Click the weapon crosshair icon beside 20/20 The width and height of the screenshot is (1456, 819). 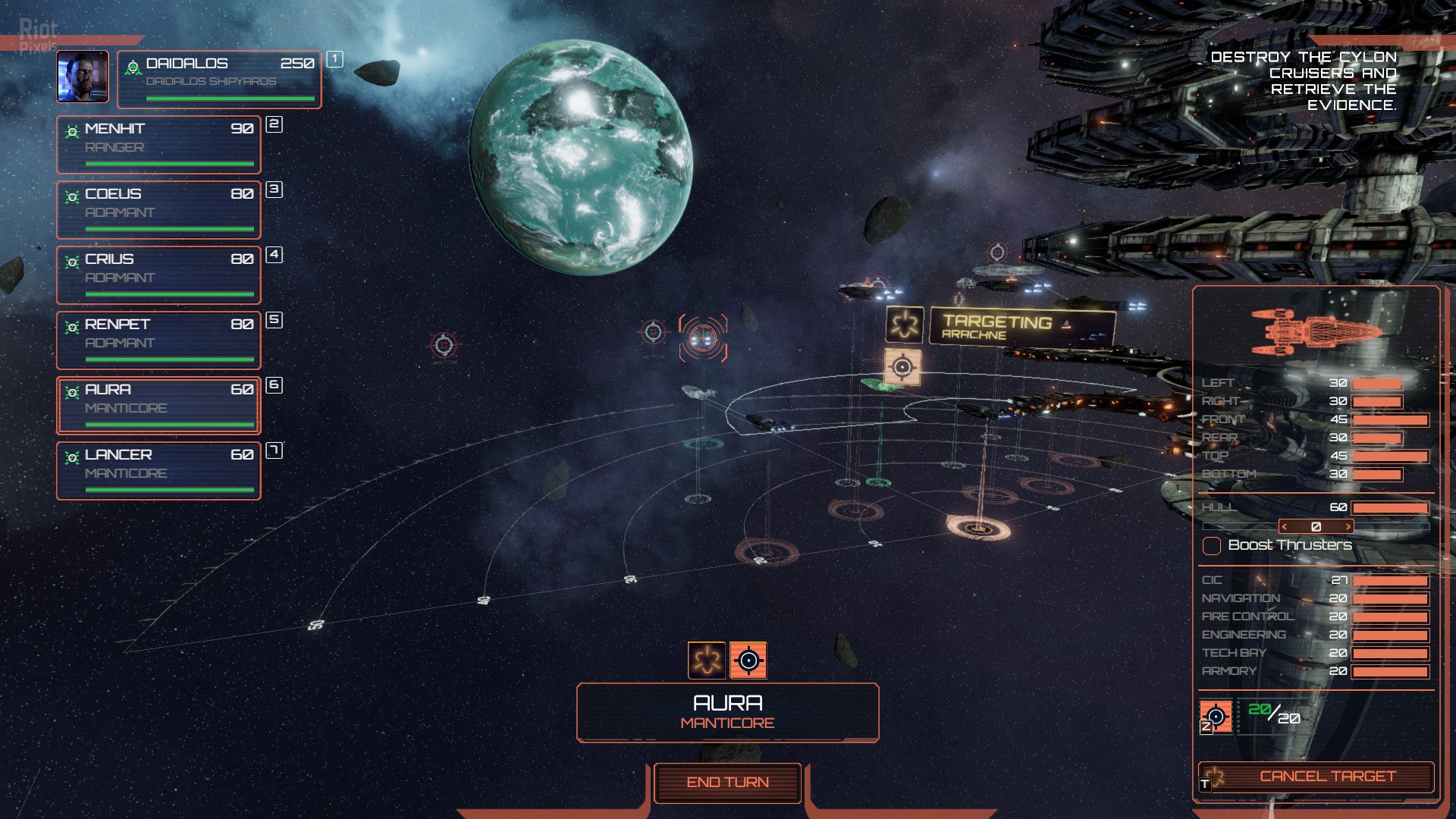pyautogui.click(x=1216, y=716)
